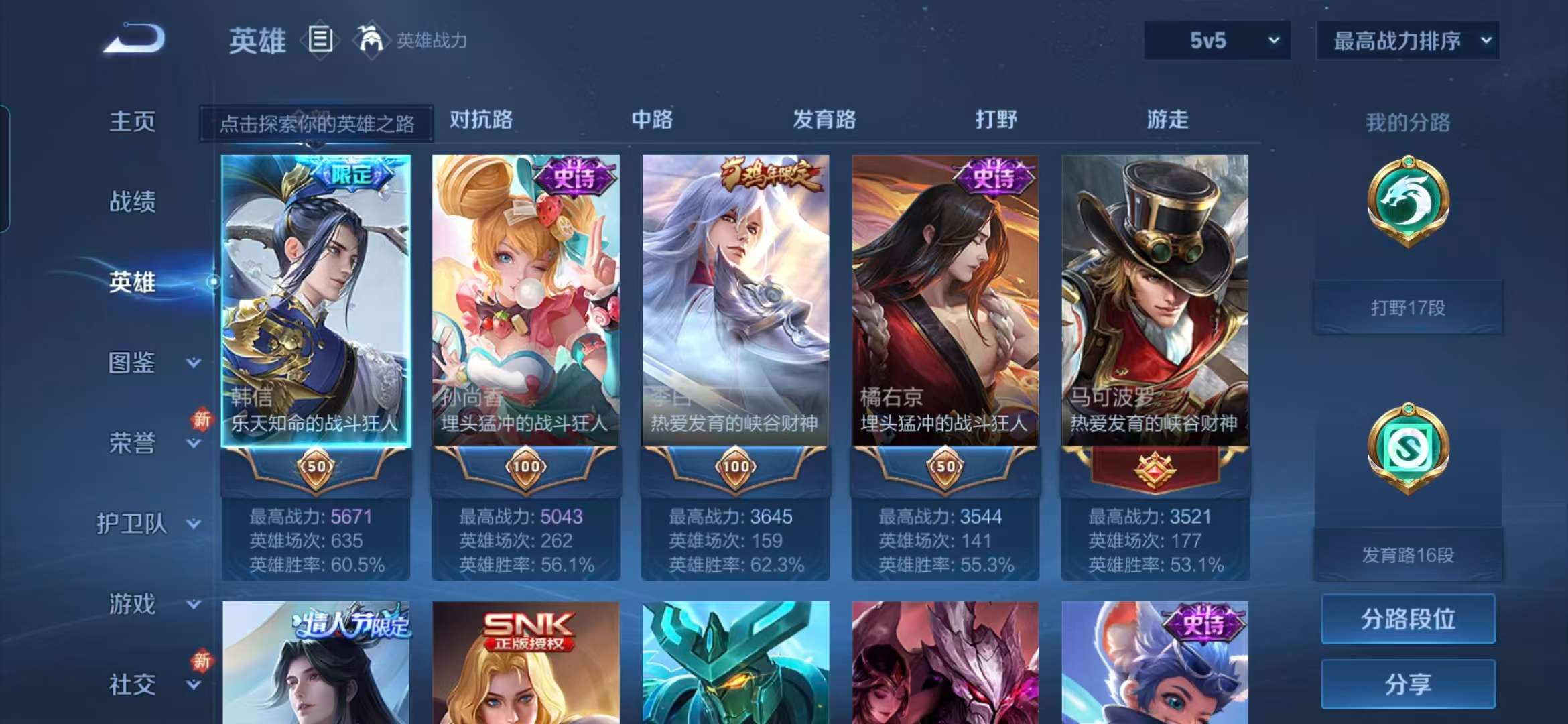Open the 5v5 game mode dropdown
1568x724 pixels.
(x=1215, y=40)
